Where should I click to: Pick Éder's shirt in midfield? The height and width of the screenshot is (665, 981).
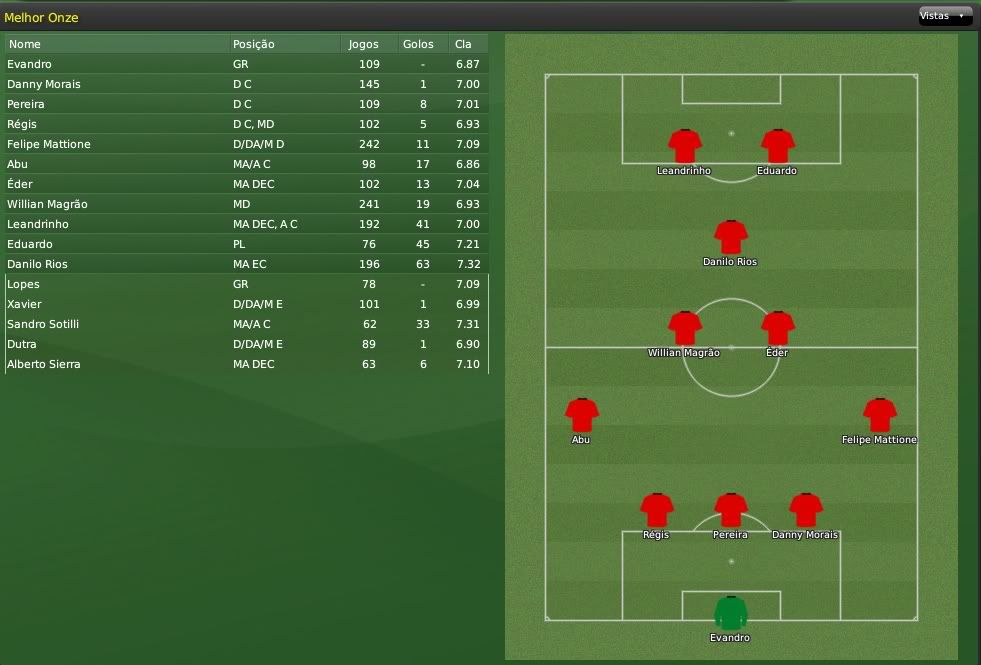point(777,328)
